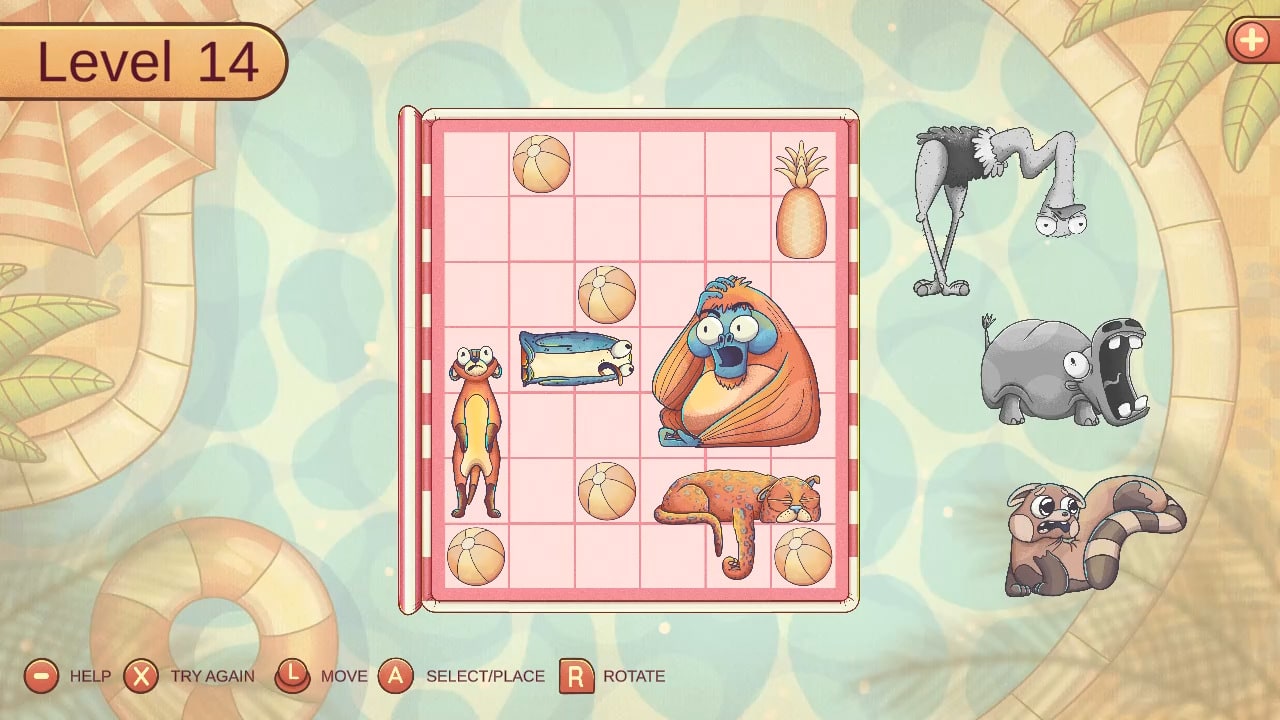Click the beach ball in the top row
Image resolution: width=1280 pixels, height=720 pixels.
541,163
